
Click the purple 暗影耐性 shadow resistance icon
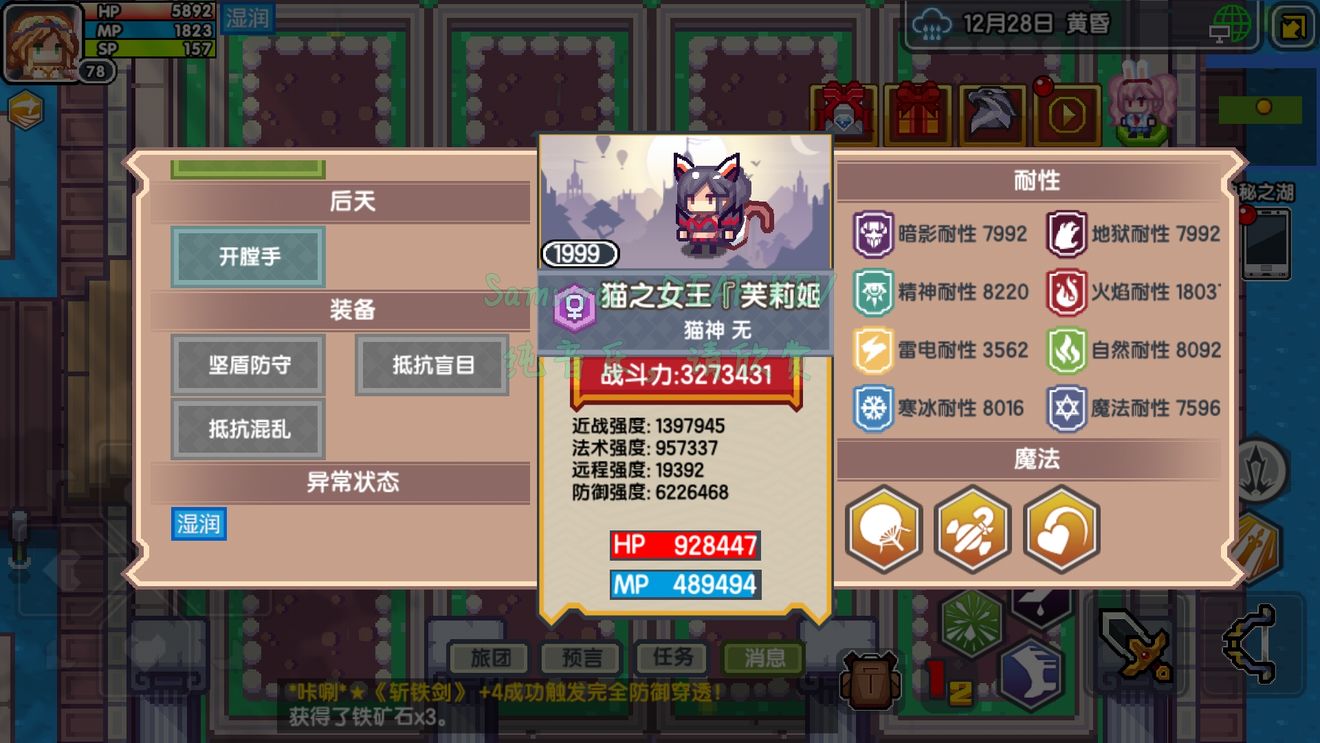pos(873,233)
